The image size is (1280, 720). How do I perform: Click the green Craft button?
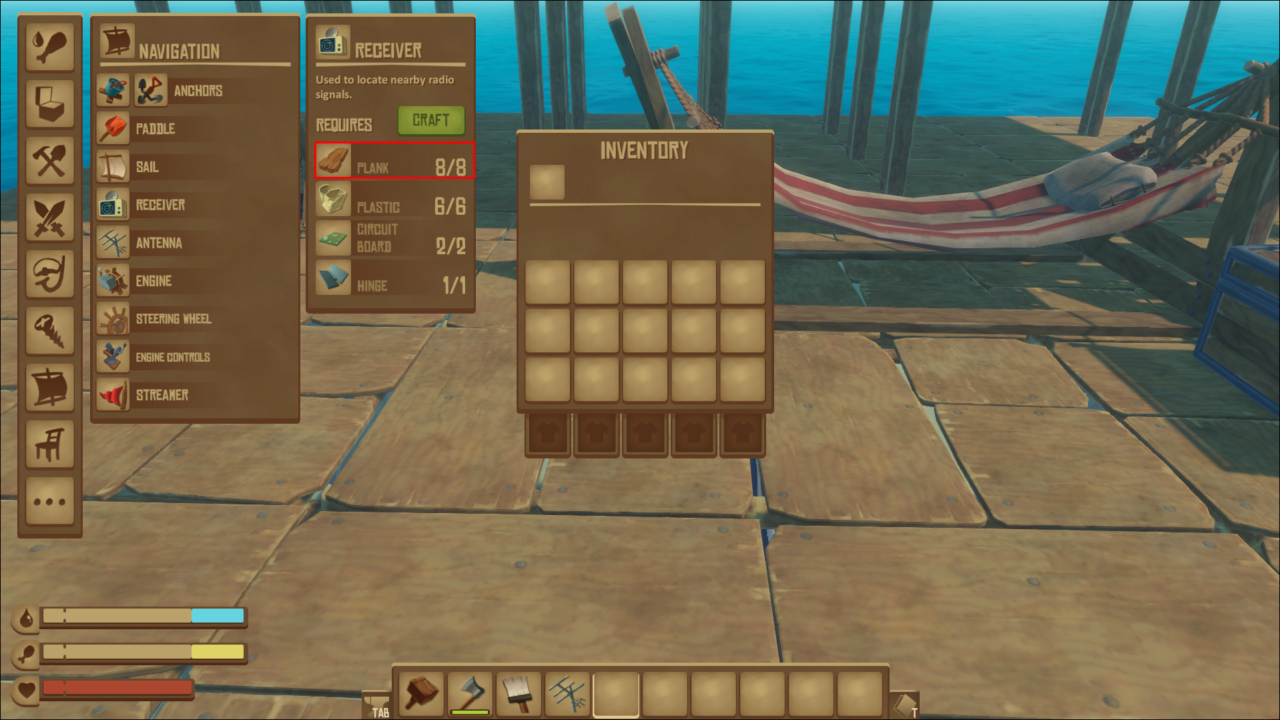pos(431,120)
